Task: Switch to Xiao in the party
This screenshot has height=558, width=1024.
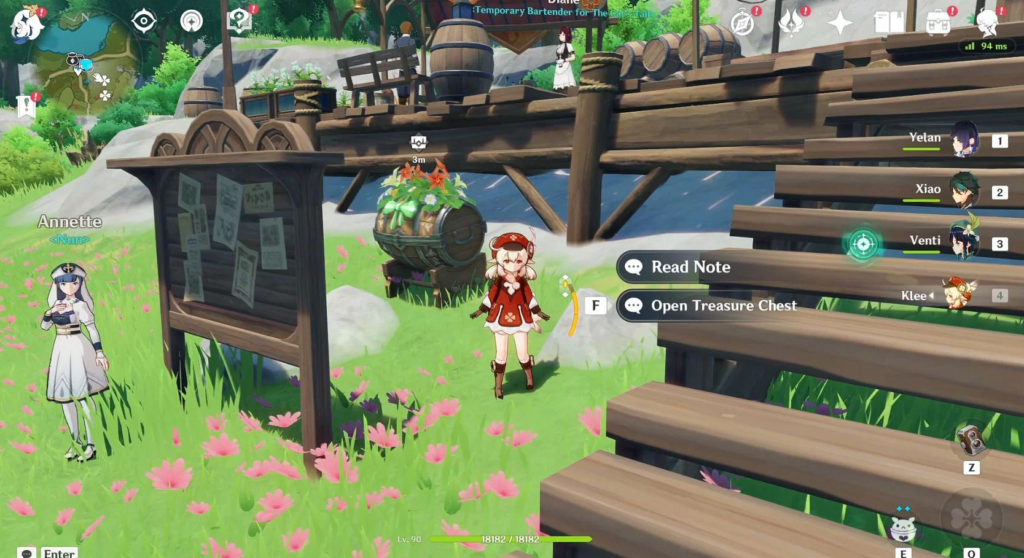Action: (964, 191)
